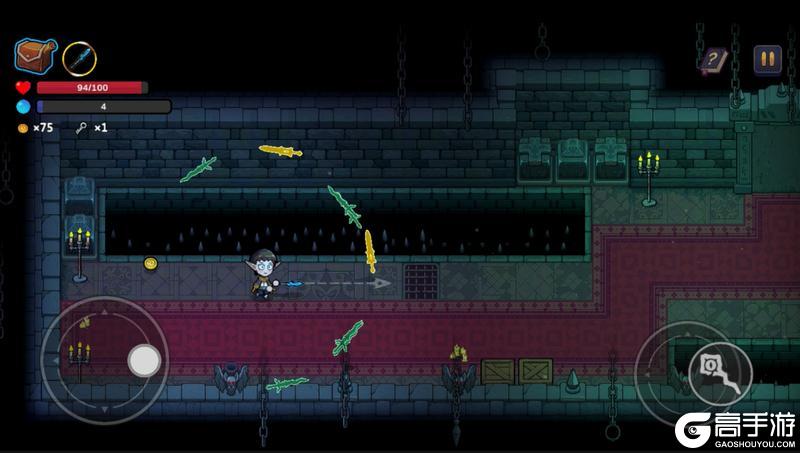Screen dimensions: 800x453
Task: Open the question mark guide book
Action: 713,60
